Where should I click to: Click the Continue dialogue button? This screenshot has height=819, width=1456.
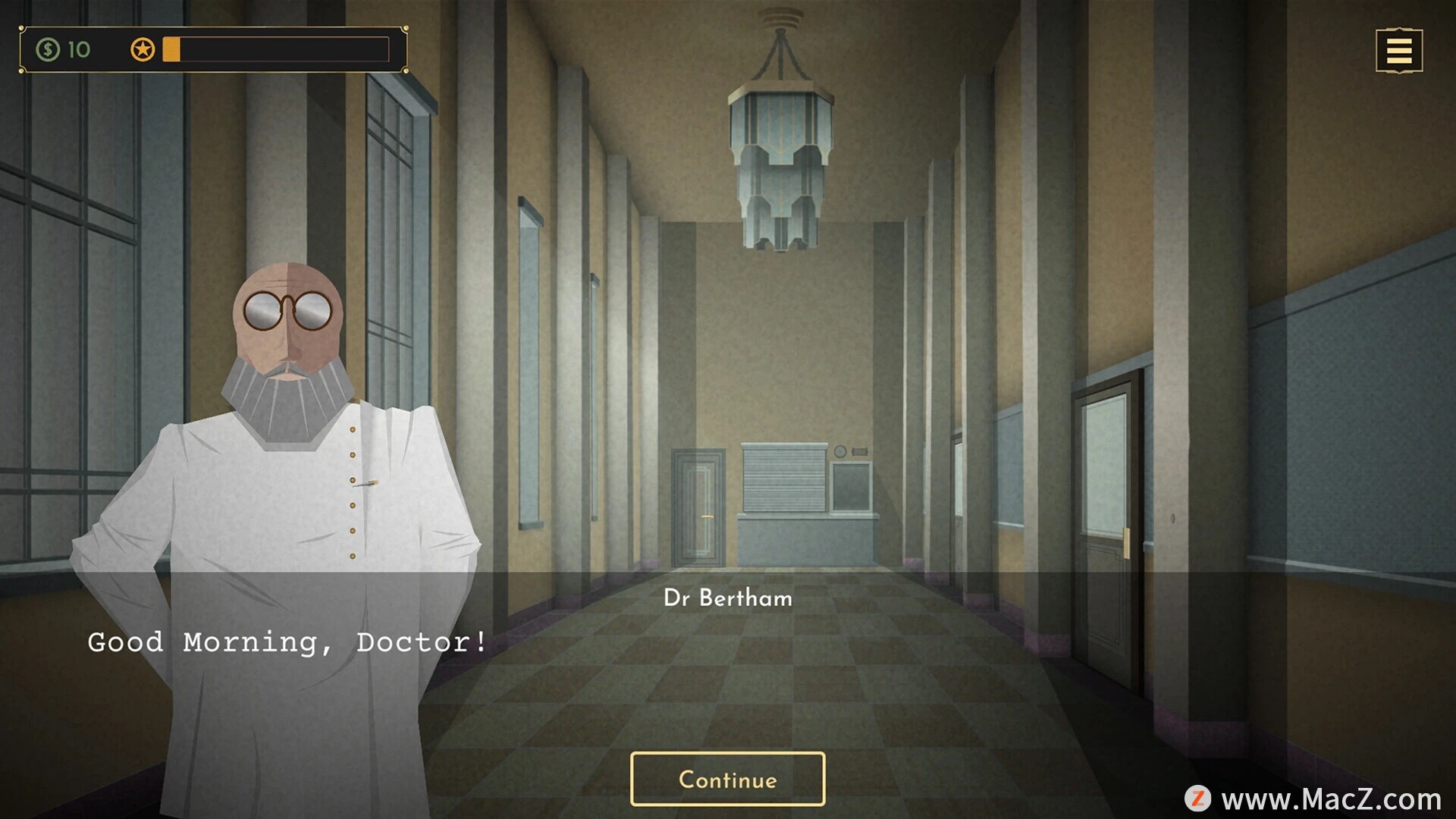click(x=727, y=779)
